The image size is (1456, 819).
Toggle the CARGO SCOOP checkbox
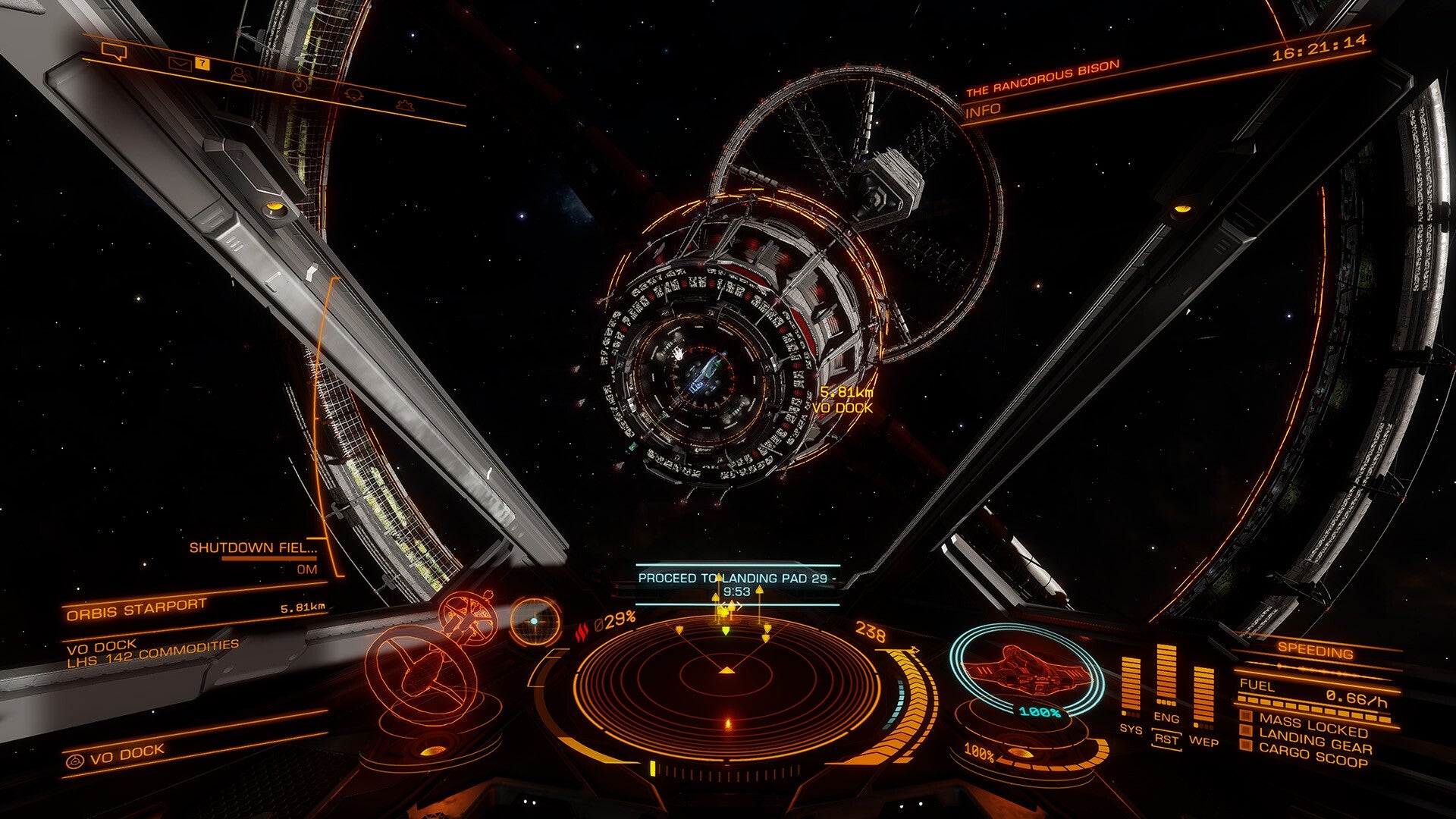coord(1245,744)
